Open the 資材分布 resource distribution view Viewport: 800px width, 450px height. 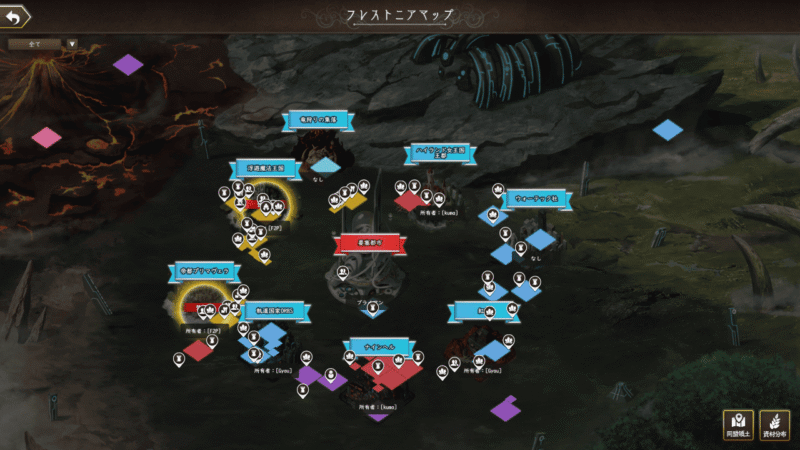(774, 425)
